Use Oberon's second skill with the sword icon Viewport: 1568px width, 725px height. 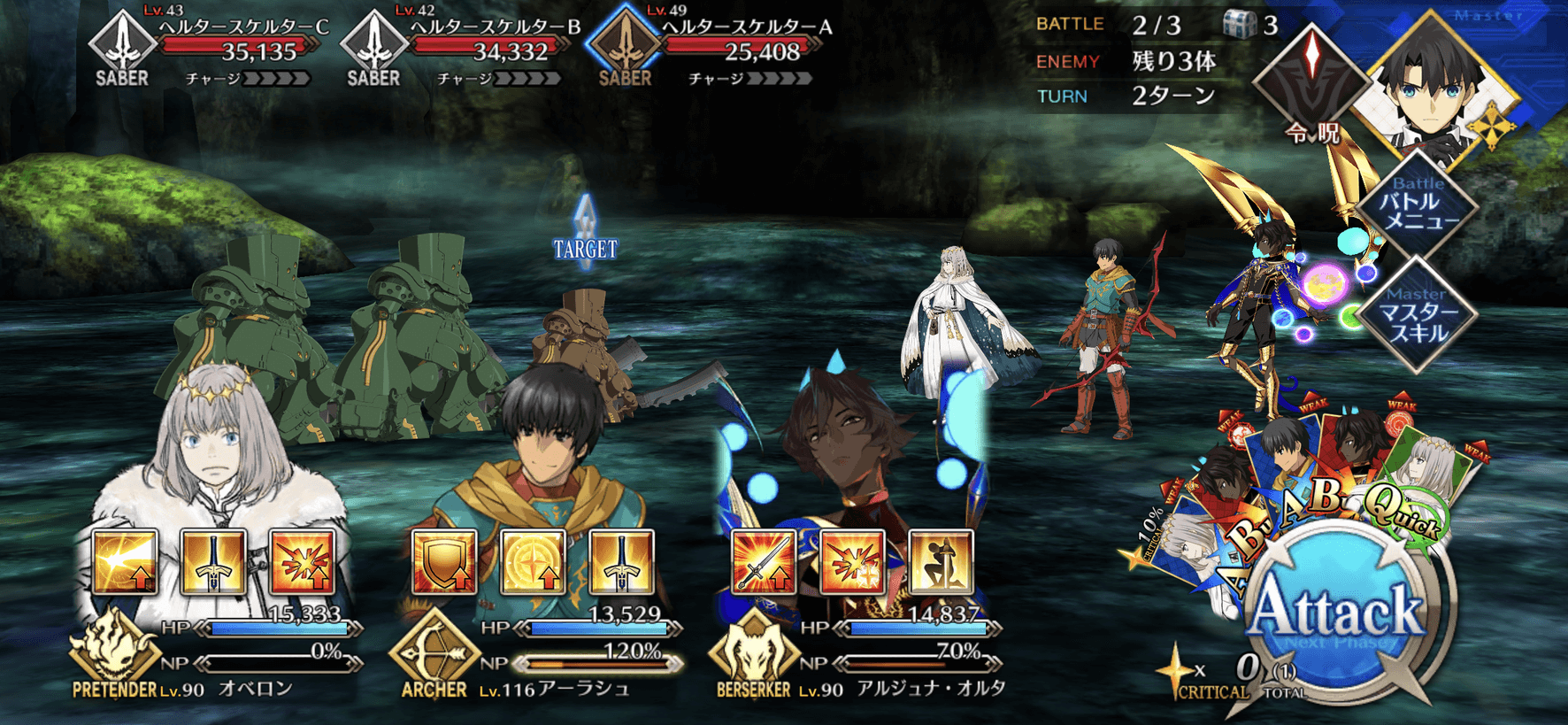coord(213,562)
